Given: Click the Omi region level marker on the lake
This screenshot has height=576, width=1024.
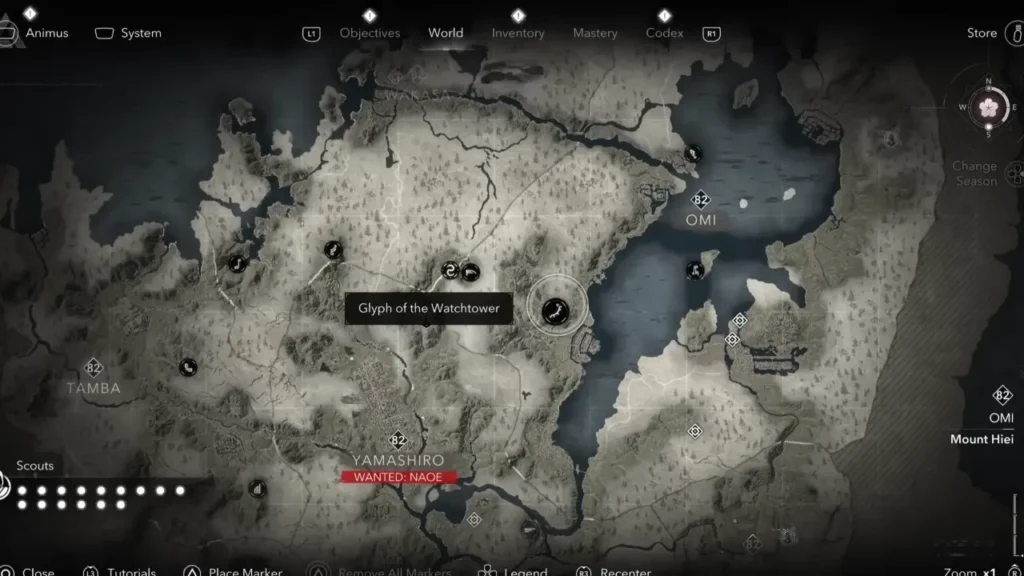Looking at the screenshot, I should [x=701, y=200].
